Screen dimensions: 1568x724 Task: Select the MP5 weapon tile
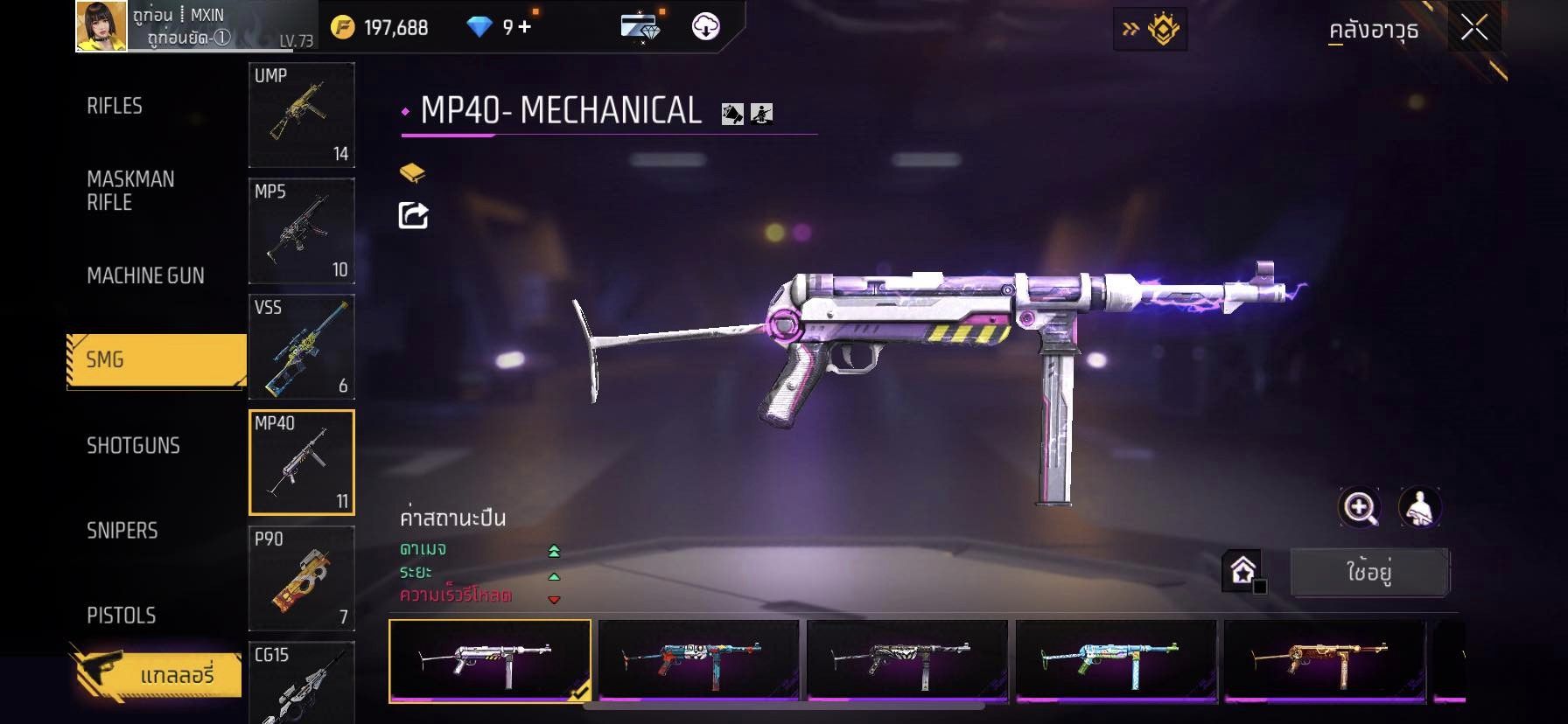302,231
